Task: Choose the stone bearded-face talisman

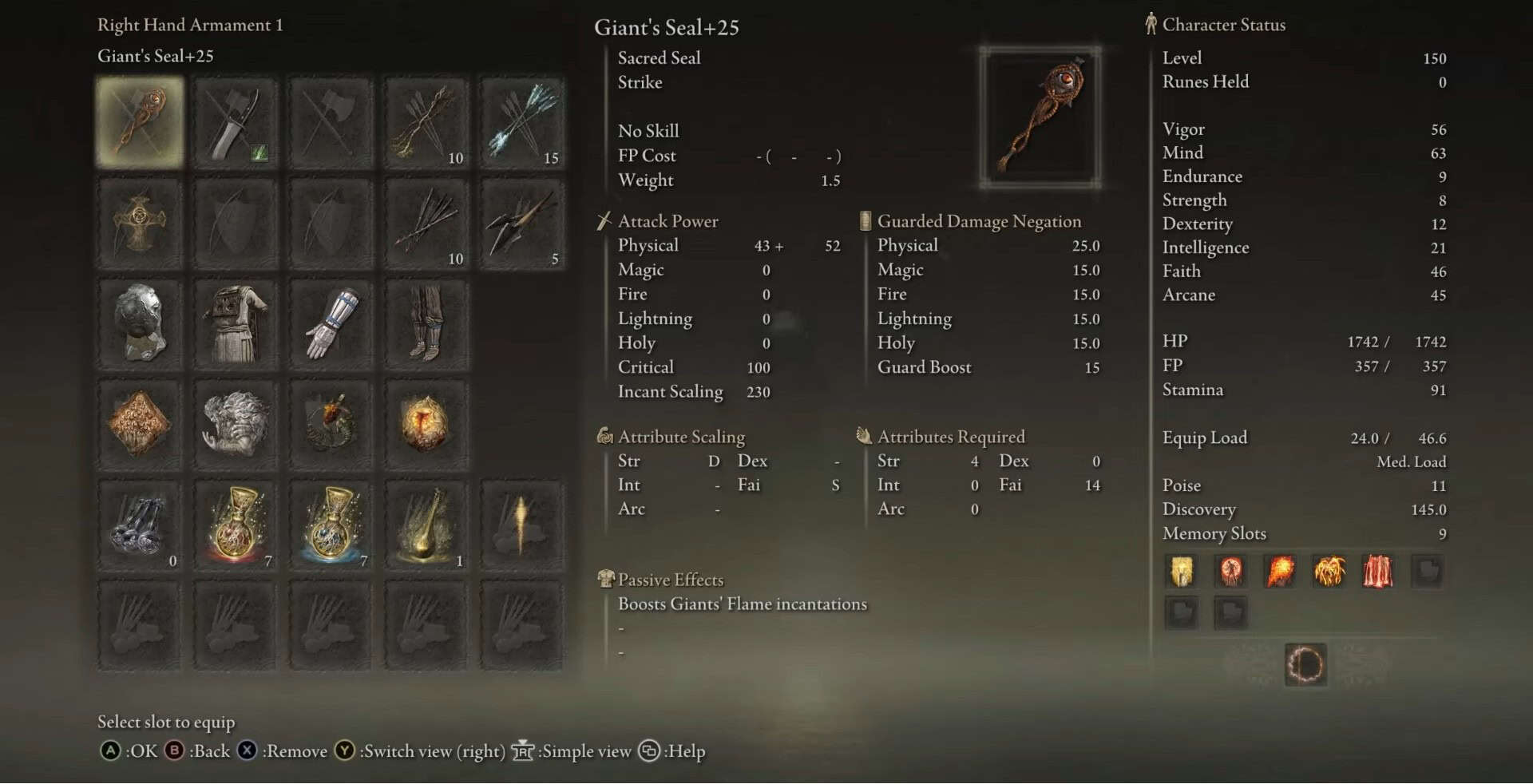Action: 235,424
